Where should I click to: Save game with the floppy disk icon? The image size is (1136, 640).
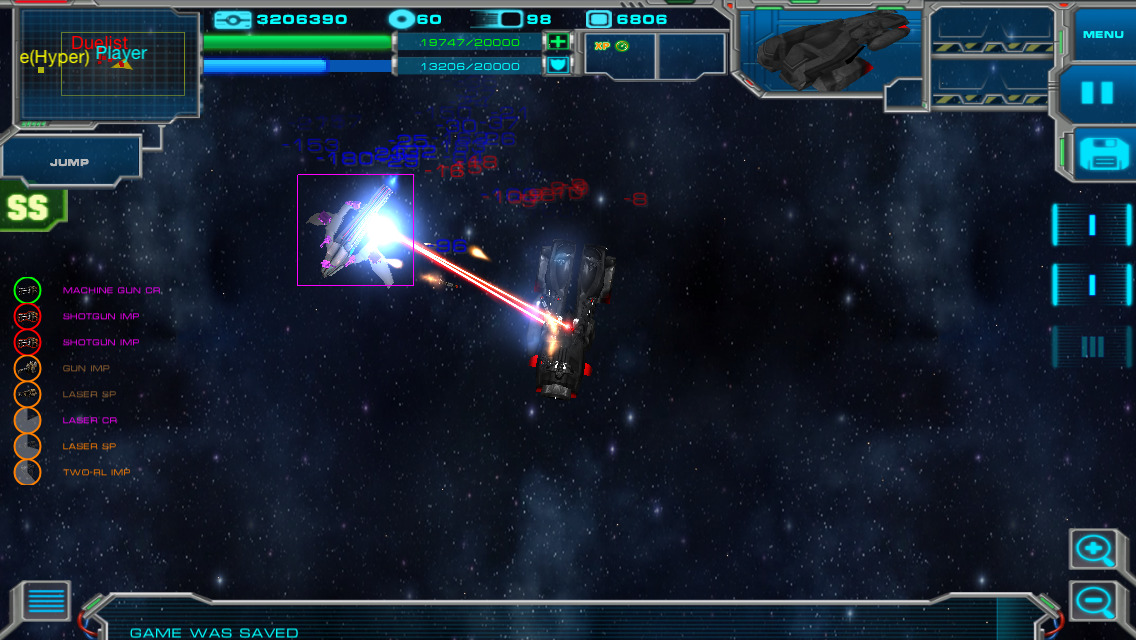point(1102,155)
